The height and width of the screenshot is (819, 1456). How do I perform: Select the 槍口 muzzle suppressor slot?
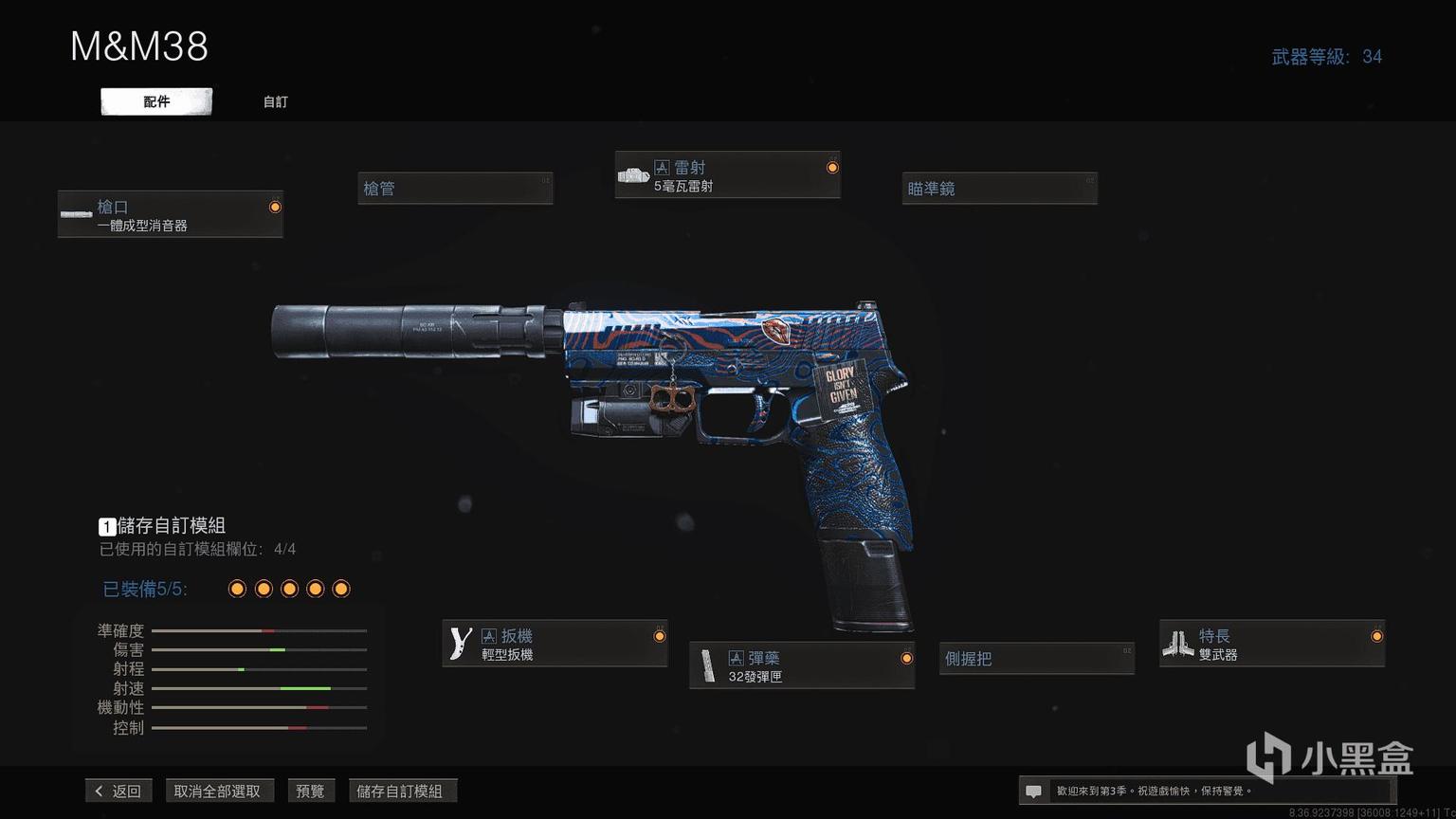tap(171, 214)
